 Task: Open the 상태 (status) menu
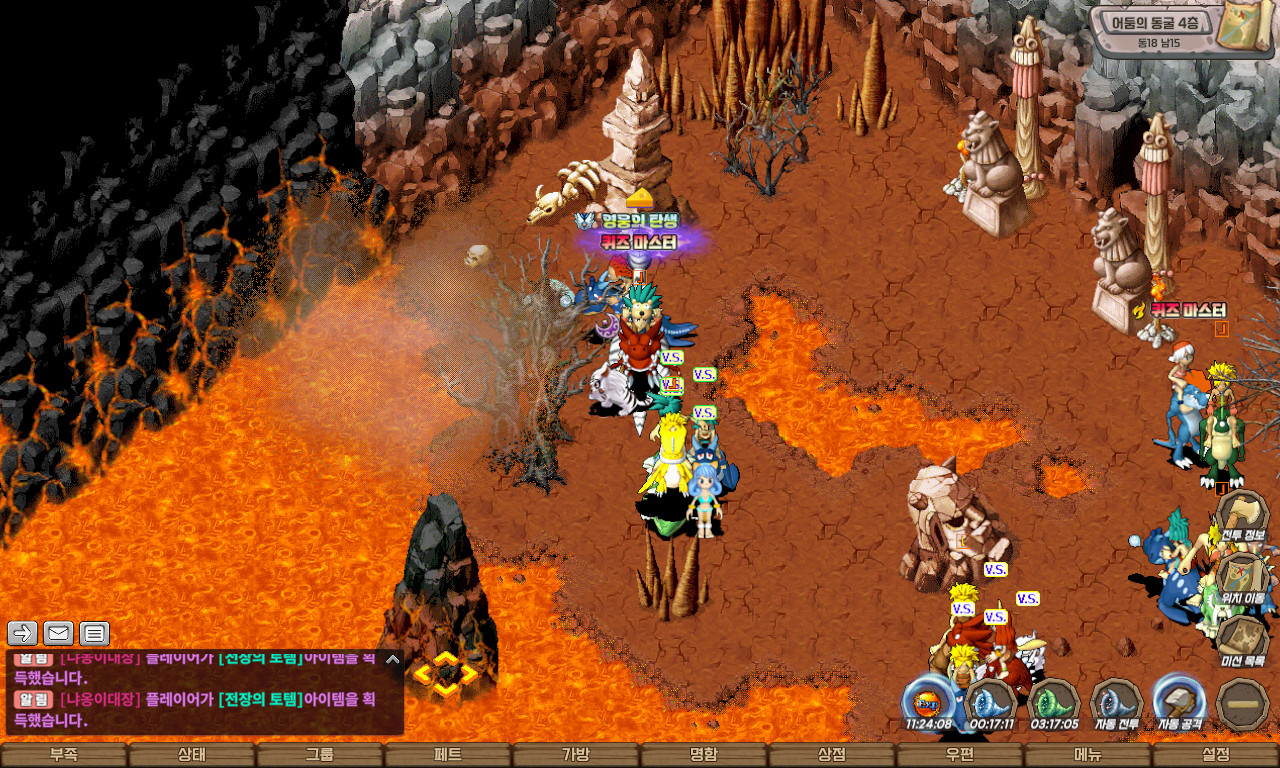click(192, 755)
